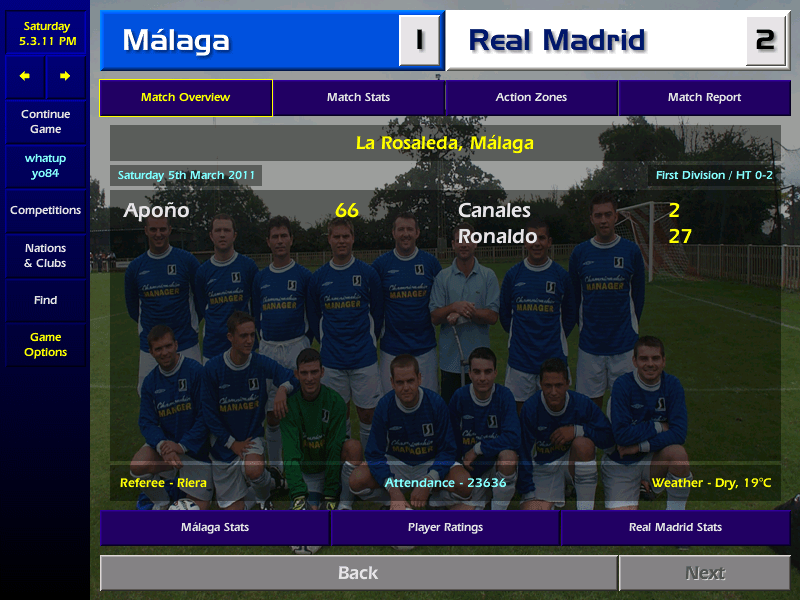
Task: Open Nations & Clubs menu
Action: point(45,256)
